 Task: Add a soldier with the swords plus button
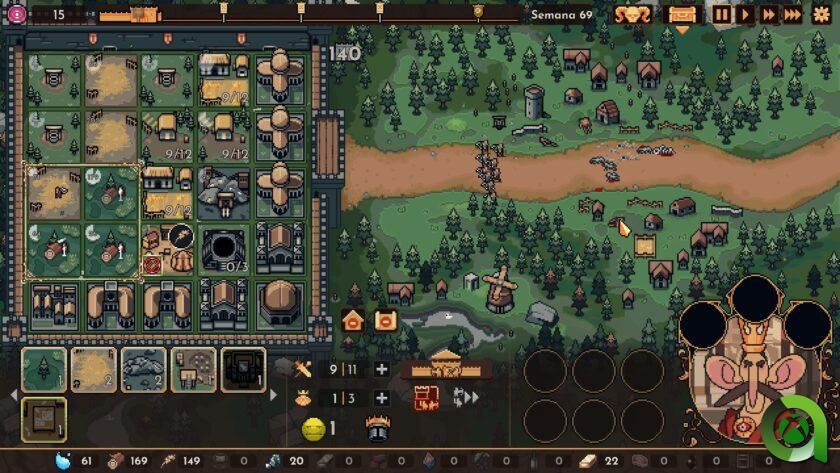tap(381, 369)
